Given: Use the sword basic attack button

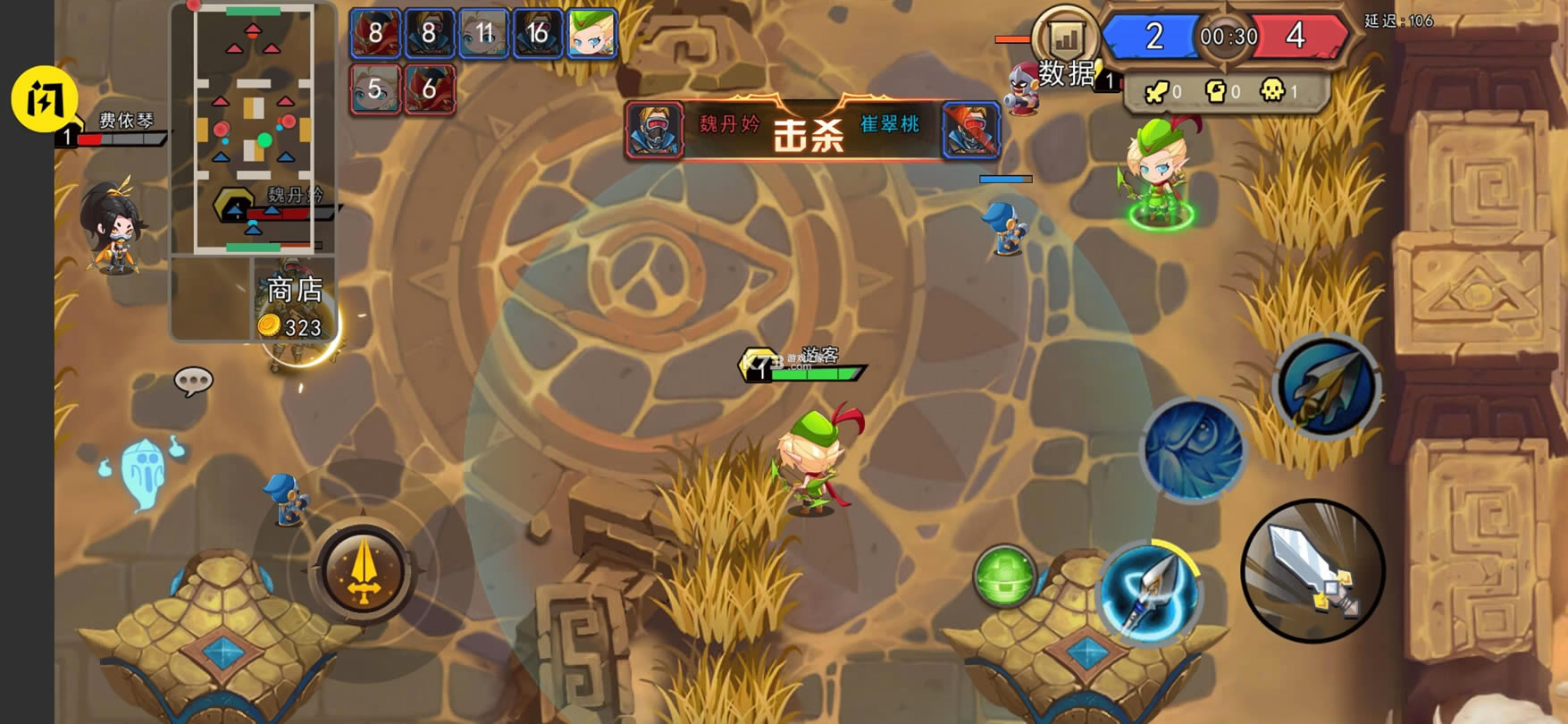Looking at the screenshot, I should [x=1312, y=571].
